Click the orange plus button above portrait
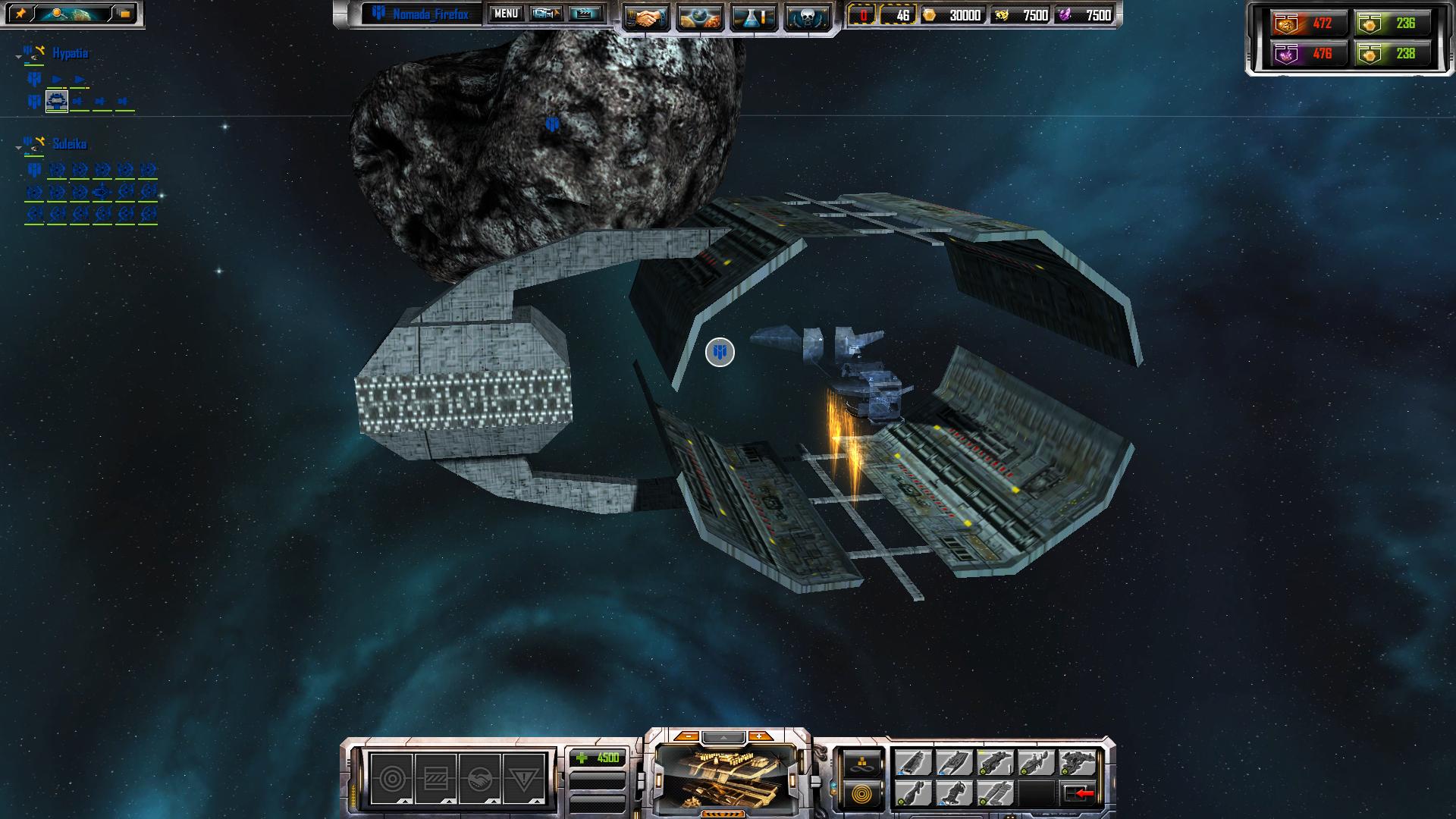Screen dimensions: 1456x819 click(758, 736)
